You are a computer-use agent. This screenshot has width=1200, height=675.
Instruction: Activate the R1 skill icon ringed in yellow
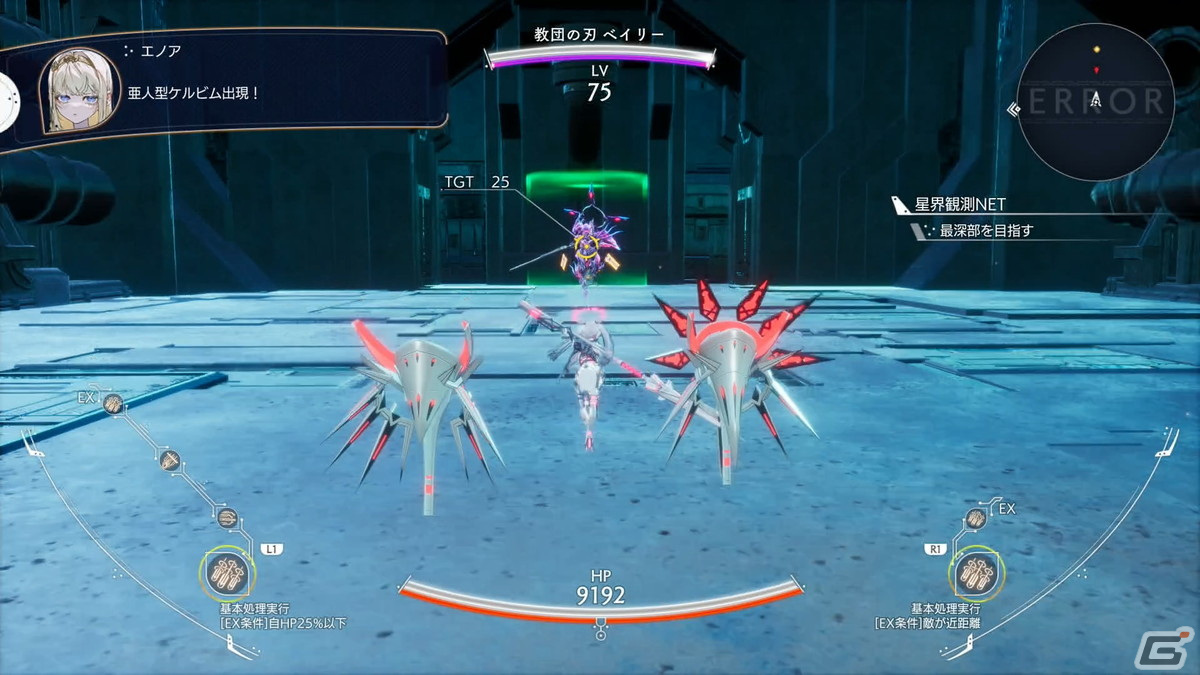(975, 574)
